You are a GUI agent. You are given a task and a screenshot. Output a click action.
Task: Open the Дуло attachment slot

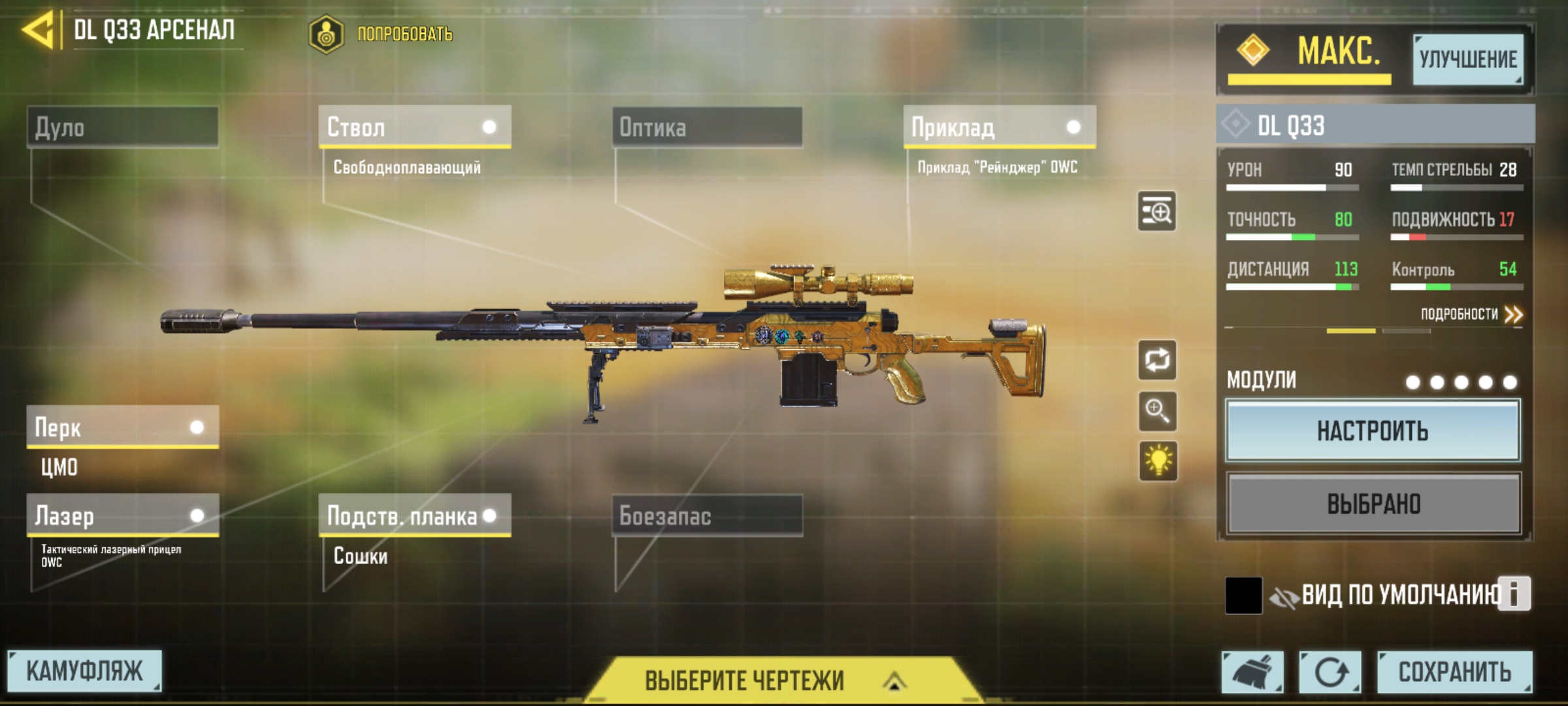click(x=123, y=127)
